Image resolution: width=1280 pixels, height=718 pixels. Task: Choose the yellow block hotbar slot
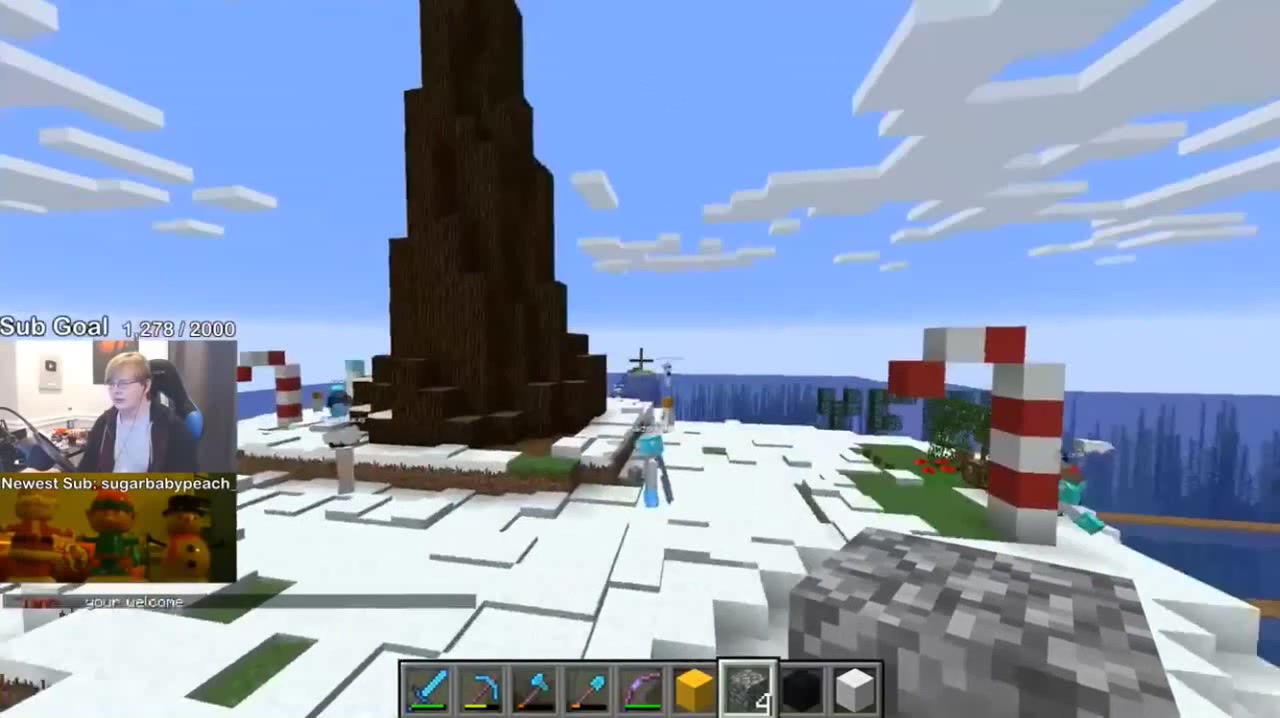[x=694, y=690]
